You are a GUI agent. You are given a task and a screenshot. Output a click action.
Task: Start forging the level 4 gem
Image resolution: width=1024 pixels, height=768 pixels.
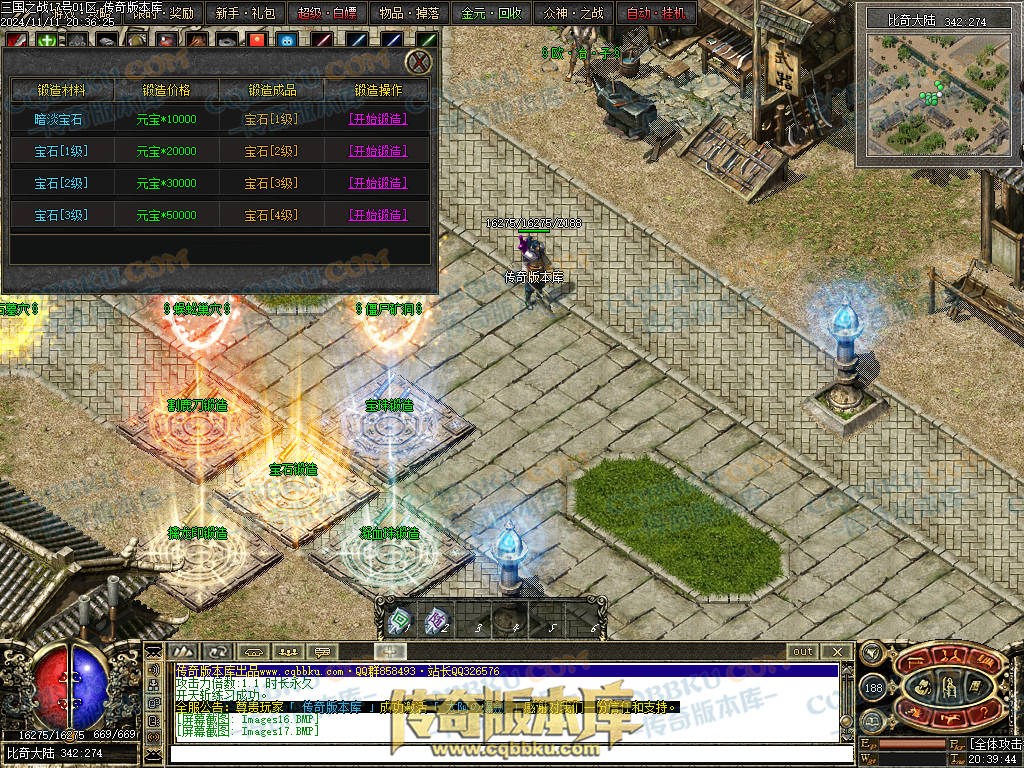pos(377,215)
